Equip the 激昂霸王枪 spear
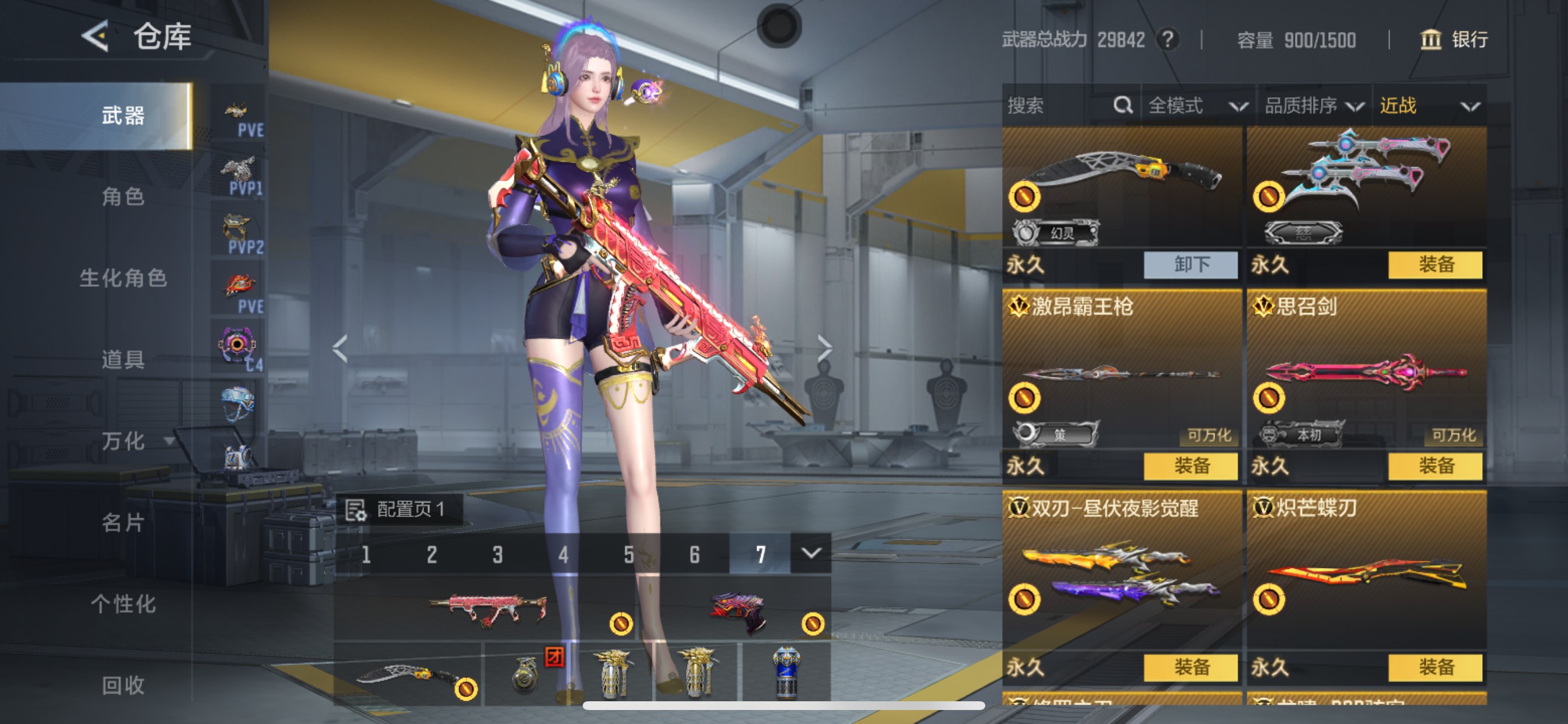 [x=1191, y=466]
